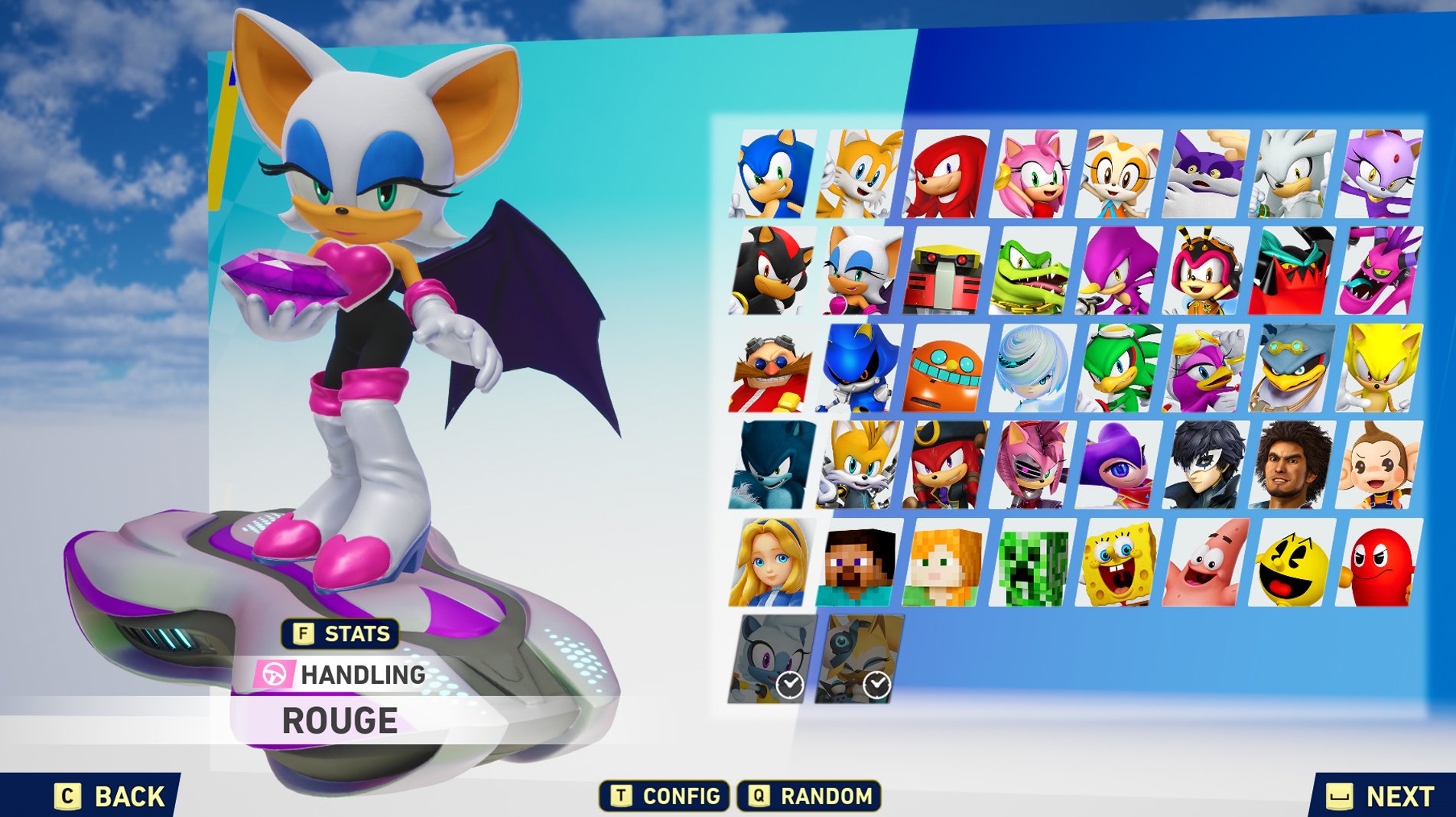Image resolution: width=1456 pixels, height=817 pixels.
Task: Pick Knuckles the Echidna portrait
Action: 946,174
